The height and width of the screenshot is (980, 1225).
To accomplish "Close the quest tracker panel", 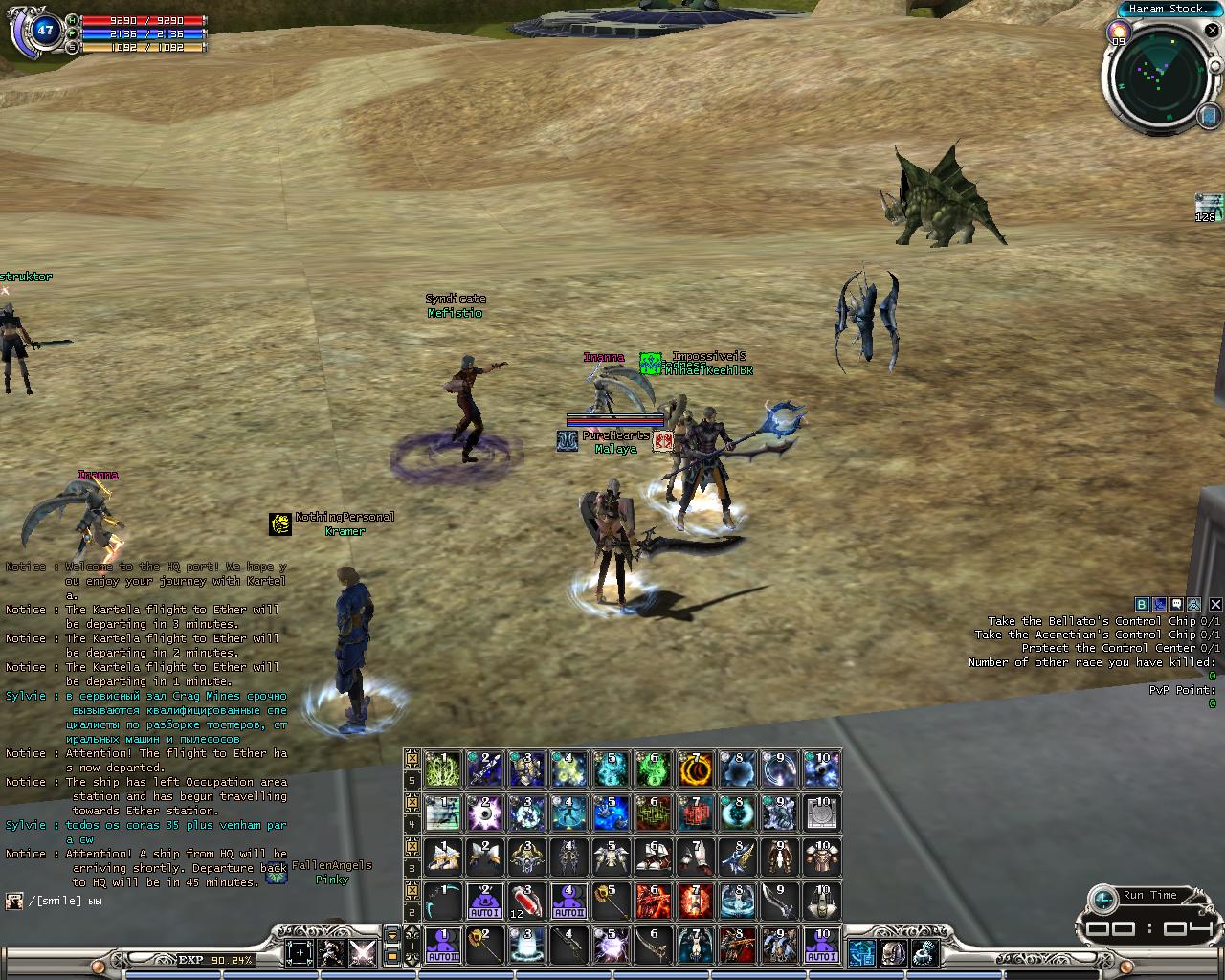I will 1215,604.
